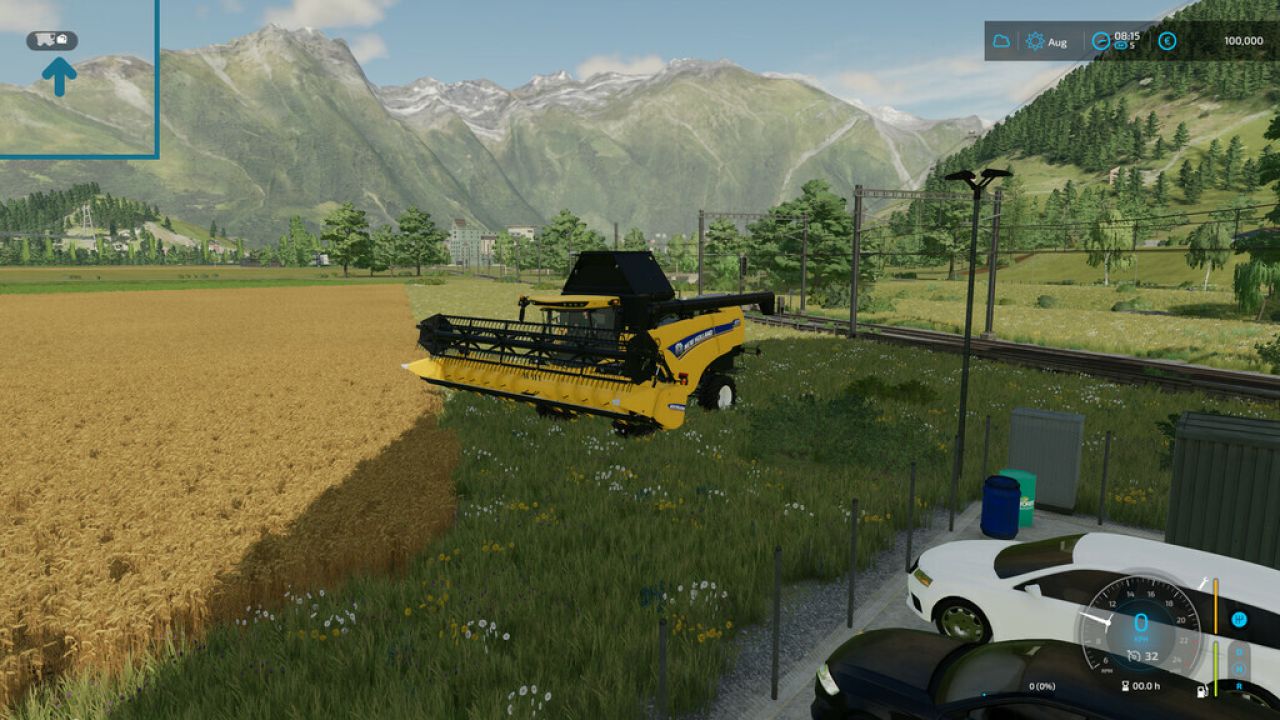
Task: Toggle the R reverse indicator
Action: point(1239,686)
